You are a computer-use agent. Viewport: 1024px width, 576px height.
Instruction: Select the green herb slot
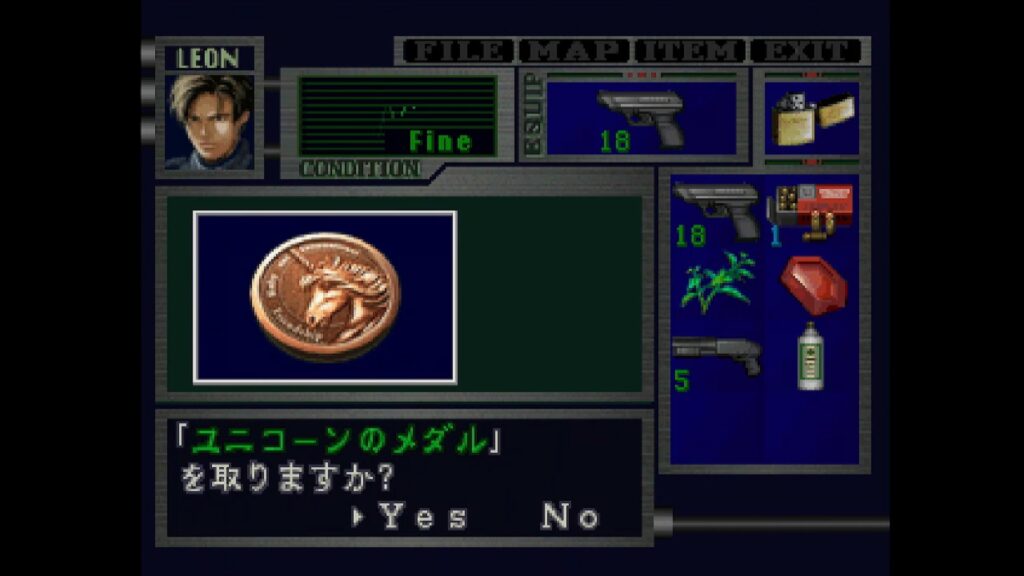point(716,283)
